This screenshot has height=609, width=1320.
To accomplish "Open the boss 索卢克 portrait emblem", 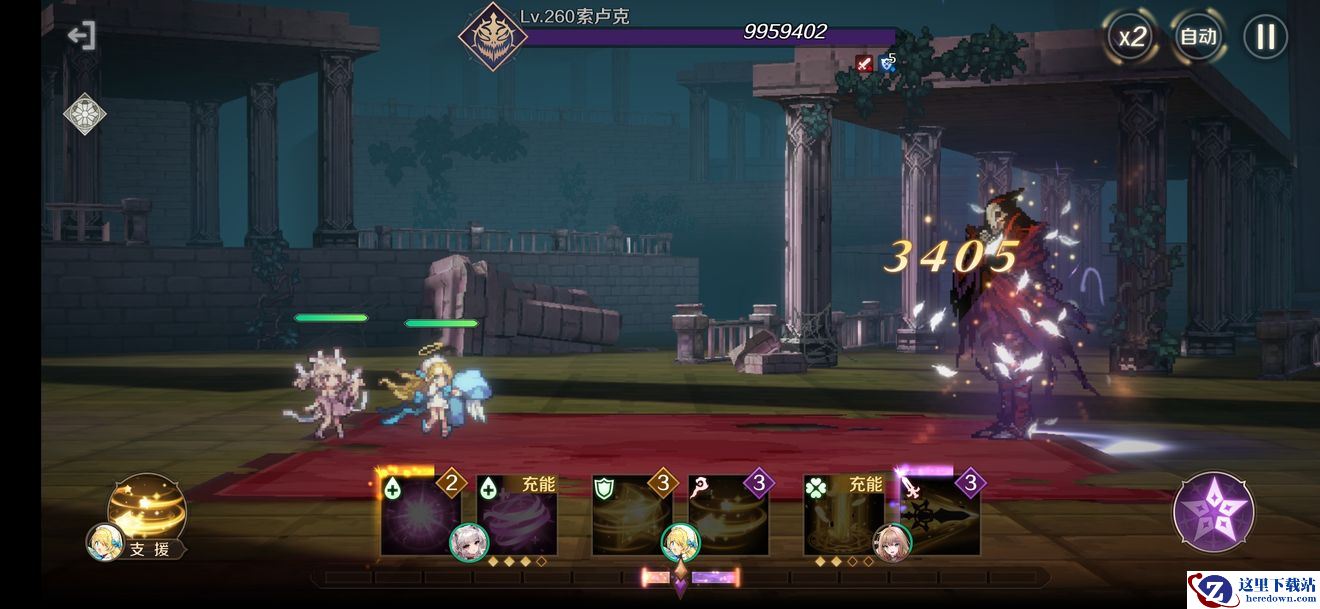I will click(492, 37).
